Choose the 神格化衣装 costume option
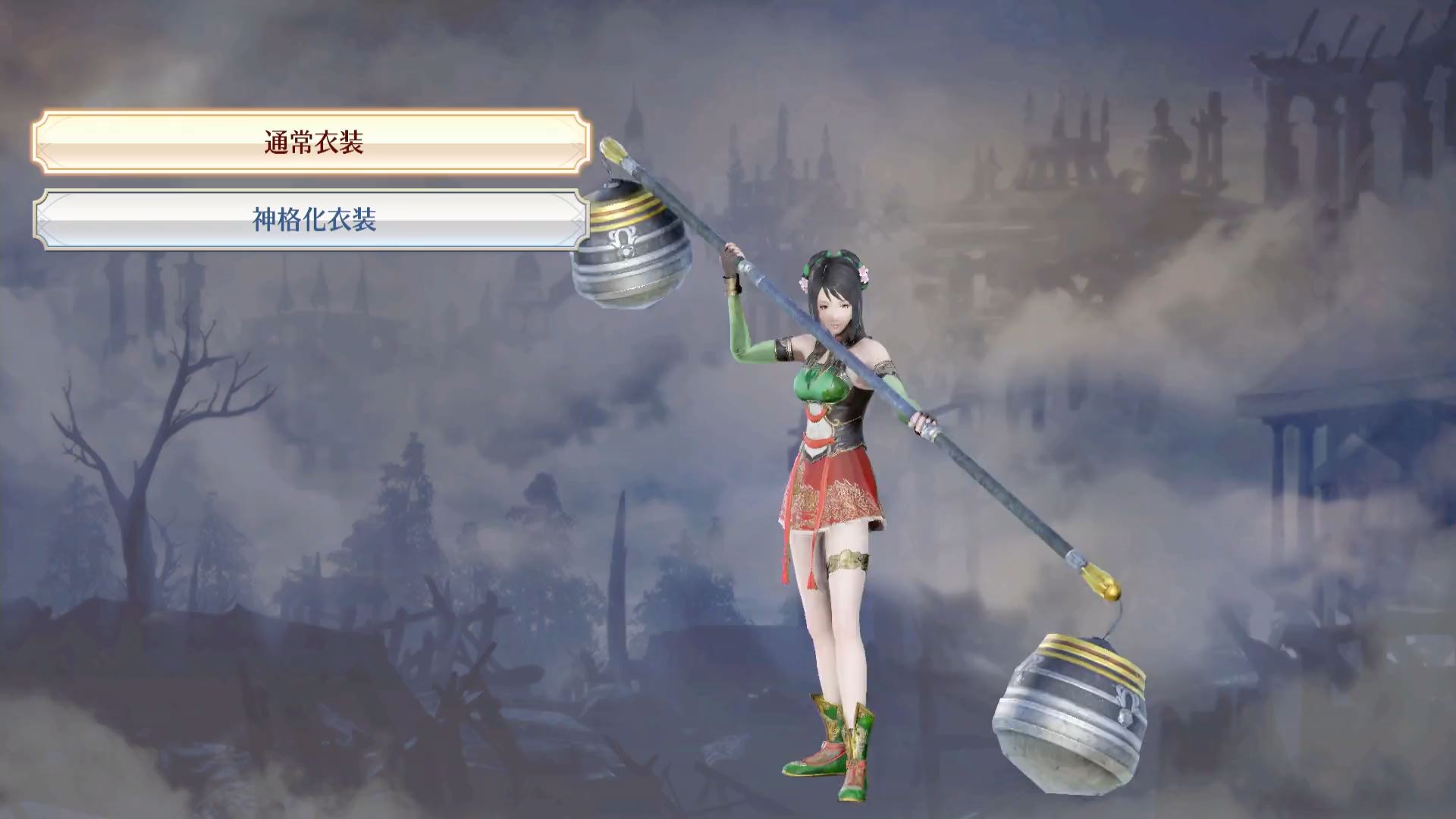 pyautogui.click(x=312, y=220)
